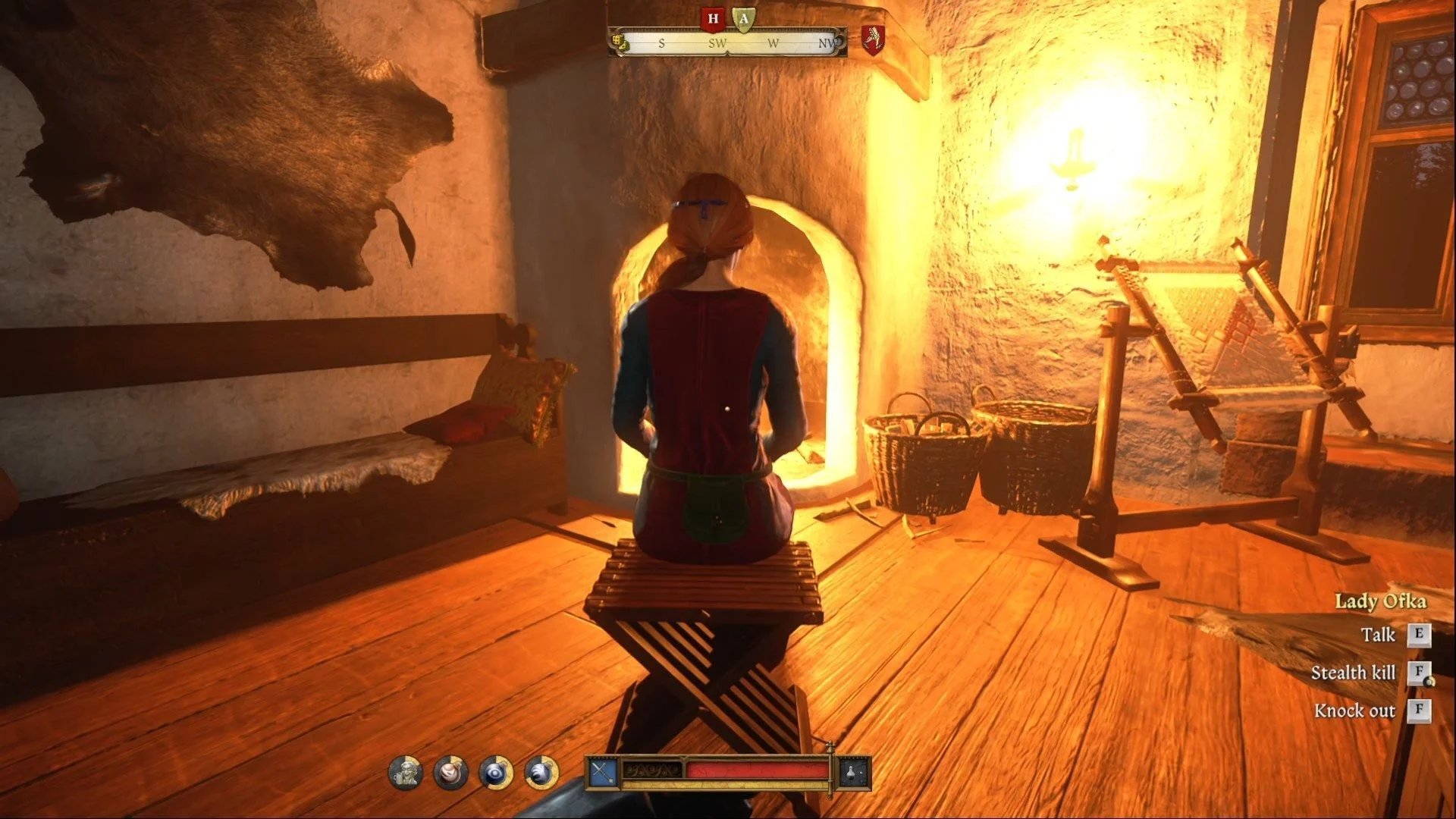Viewport: 1456px width, 819px height.
Task: Click the crossed sword weapon slot icon
Action: [x=603, y=773]
